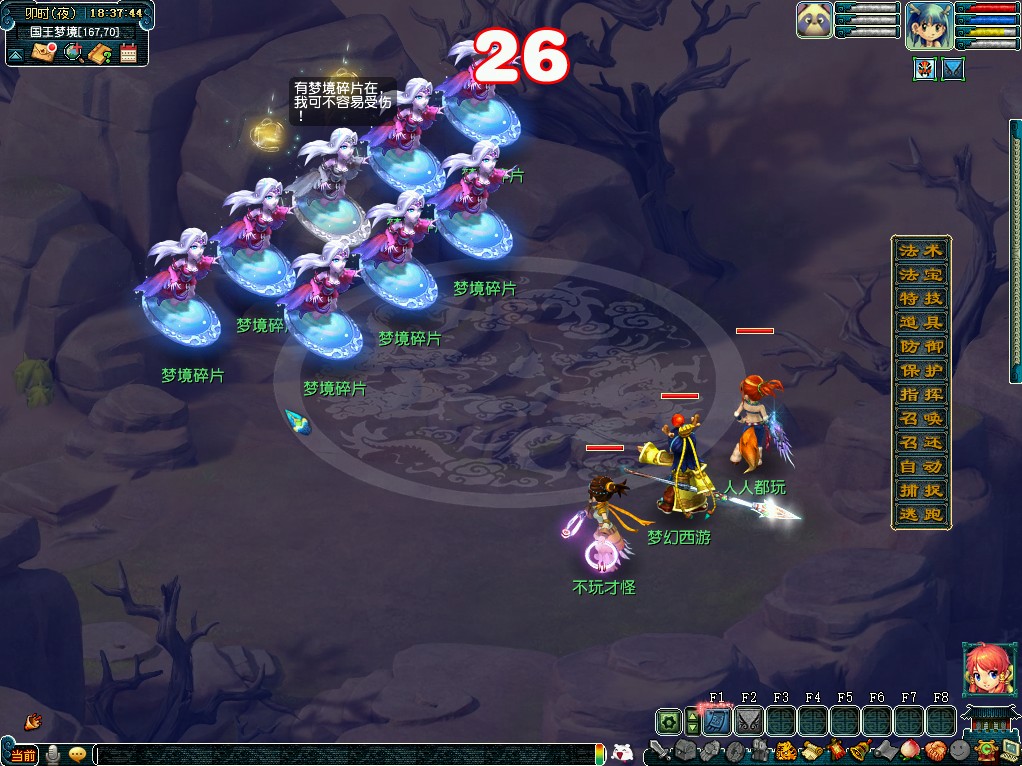The height and width of the screenshot is (766, 1022).
Task: Open the calendar icon
Action: coord(128,53)
